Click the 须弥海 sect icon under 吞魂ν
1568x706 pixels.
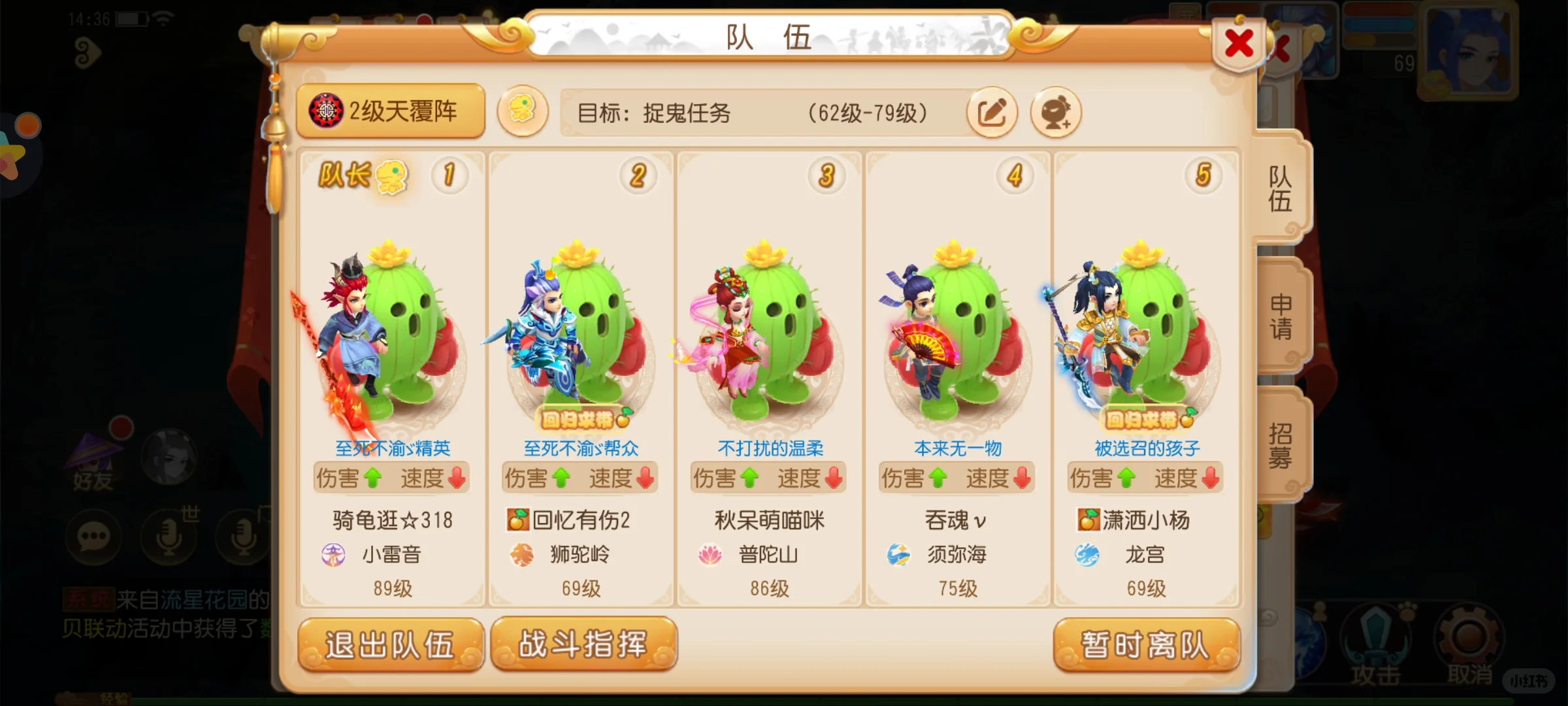(x=899, y=554)
